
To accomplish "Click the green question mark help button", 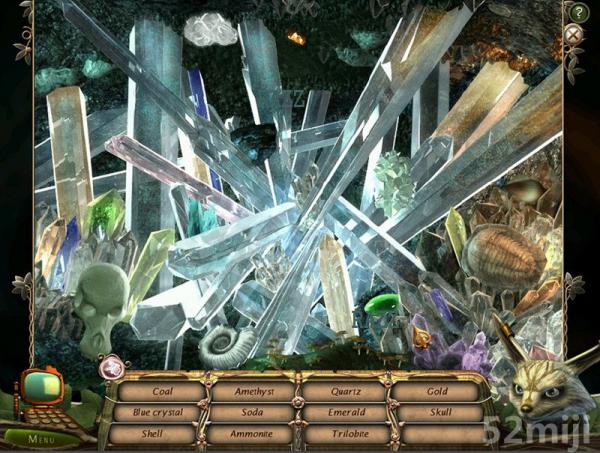I will [577, 12].
